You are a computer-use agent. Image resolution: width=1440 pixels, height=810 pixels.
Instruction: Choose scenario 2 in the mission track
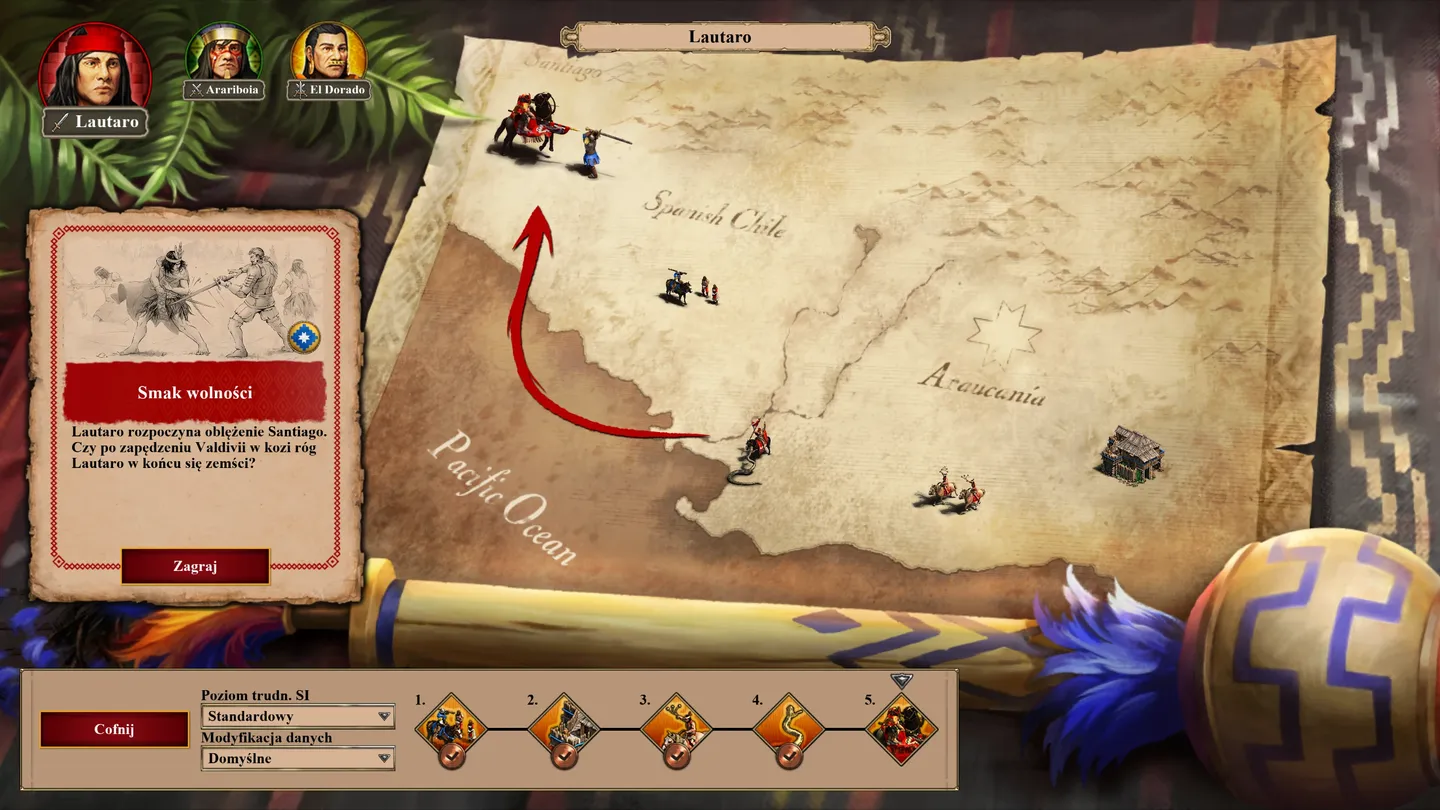tap(564, 727)
